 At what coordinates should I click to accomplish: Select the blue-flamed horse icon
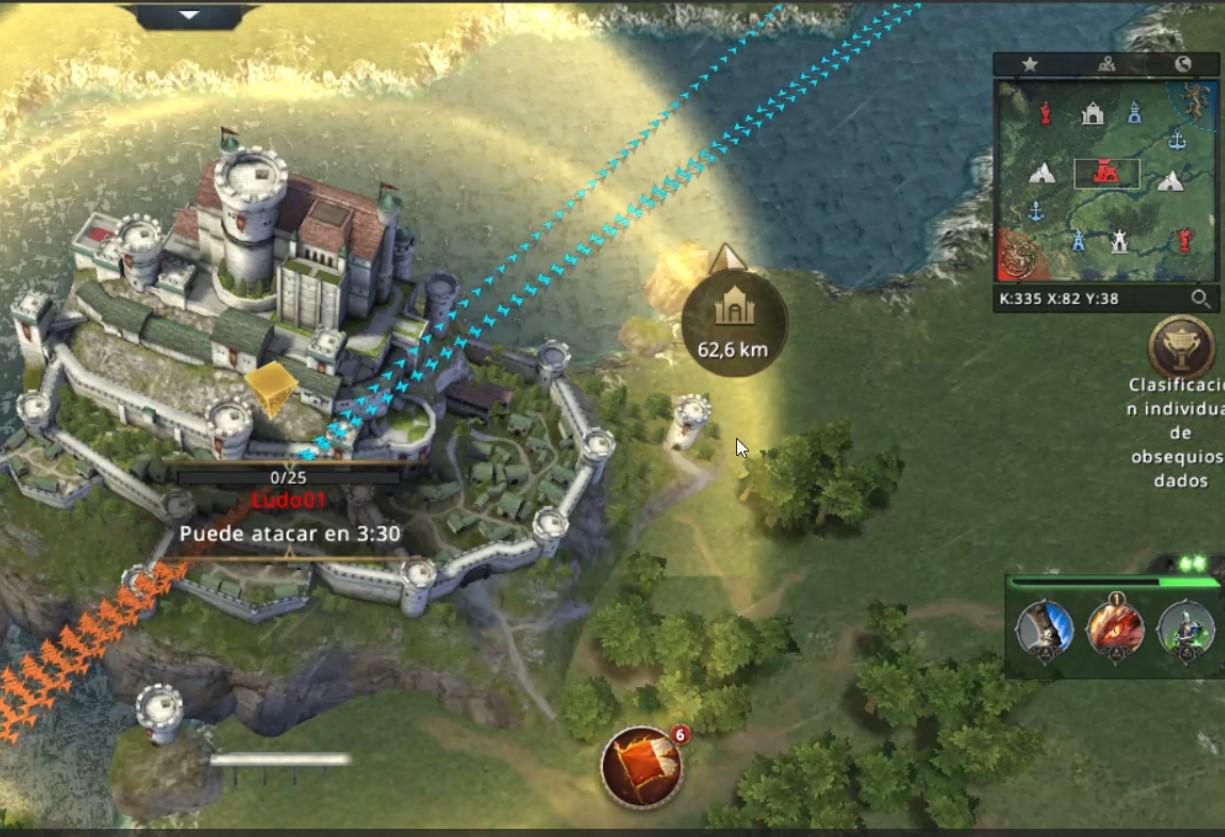coord(1044,632)
